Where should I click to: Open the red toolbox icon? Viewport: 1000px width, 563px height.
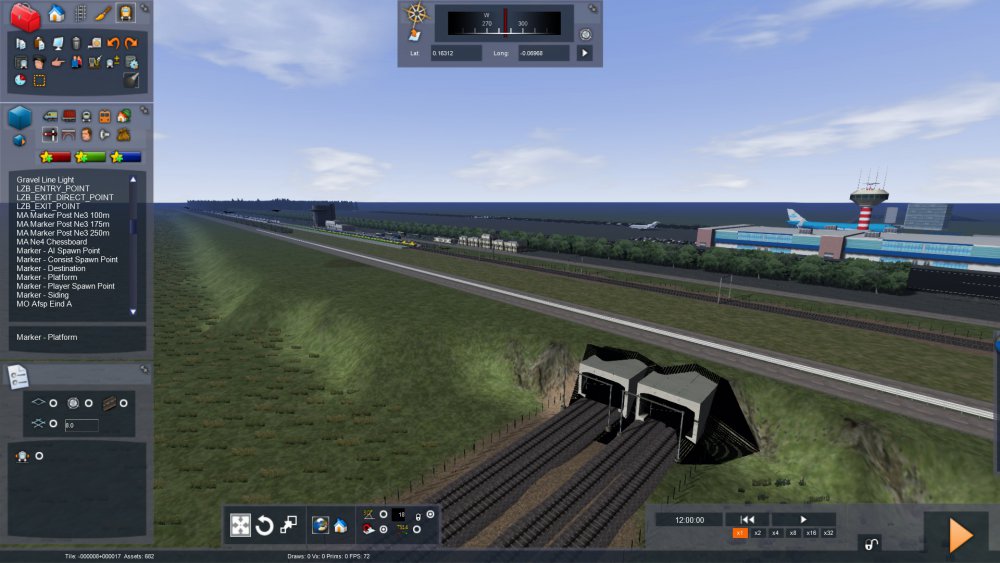pos(24,14)
